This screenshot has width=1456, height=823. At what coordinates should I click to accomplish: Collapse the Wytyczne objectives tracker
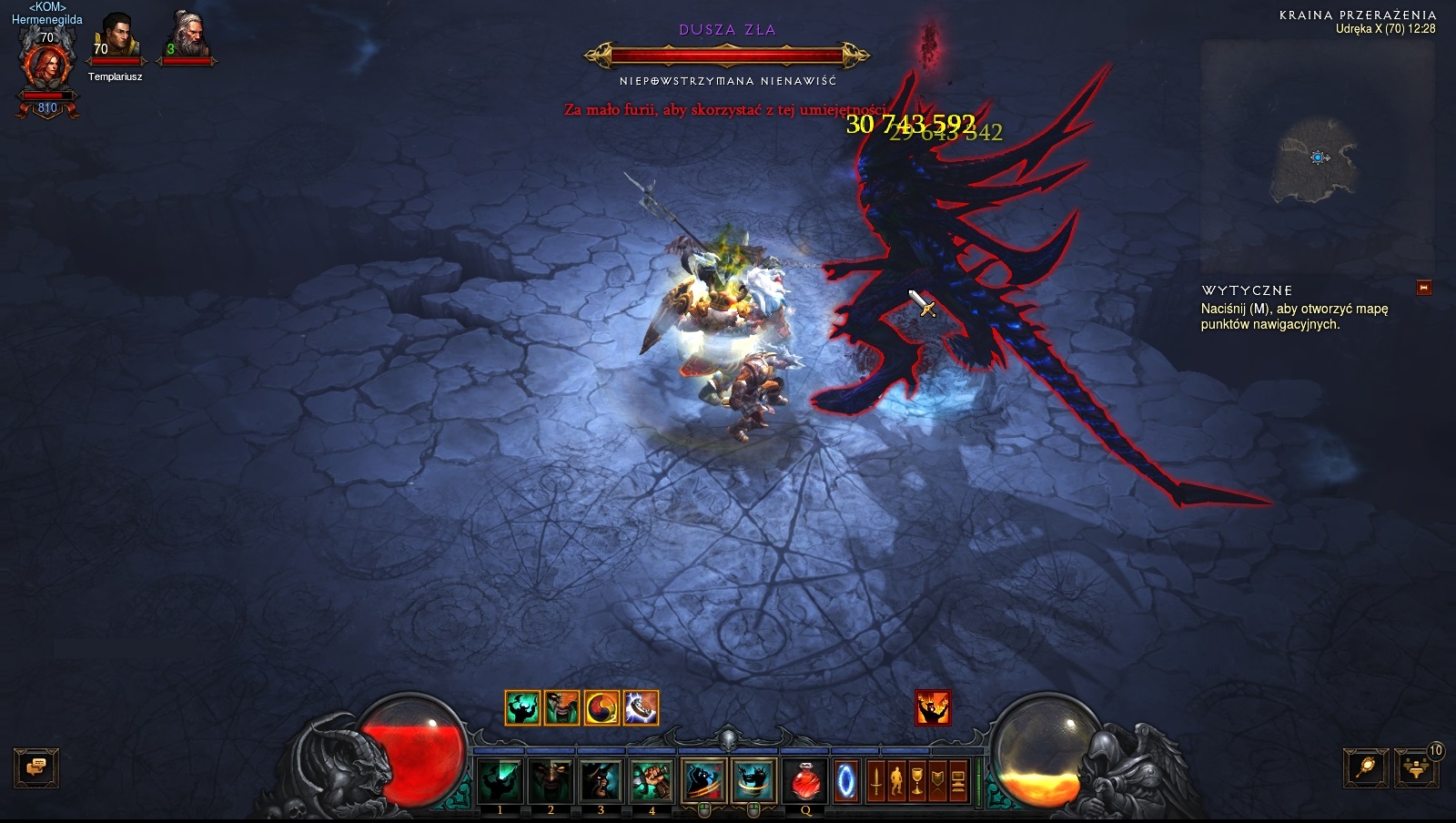(1424, 289)
